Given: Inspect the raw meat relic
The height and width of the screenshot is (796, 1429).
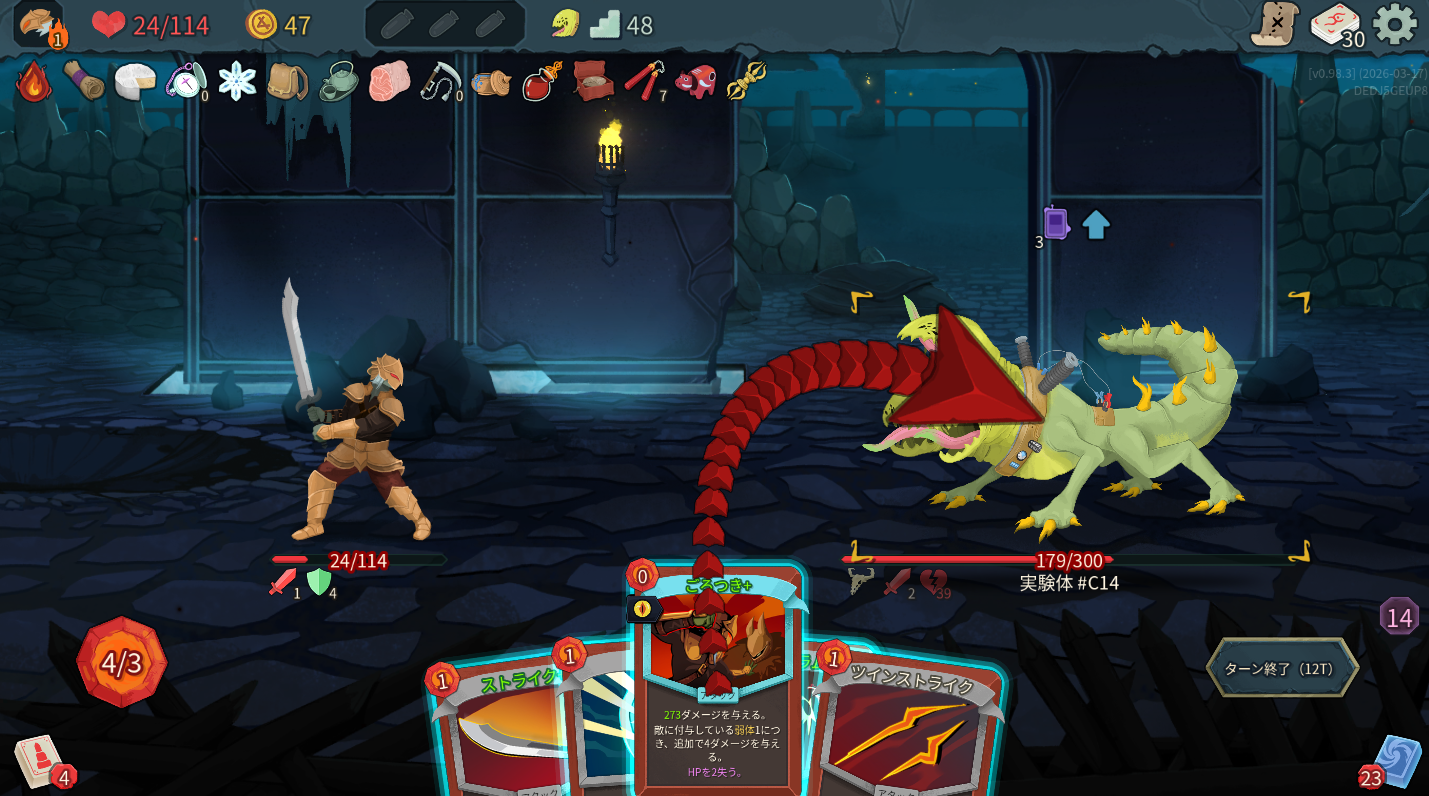Looking at the screenshot, I should tap(390, 81).
